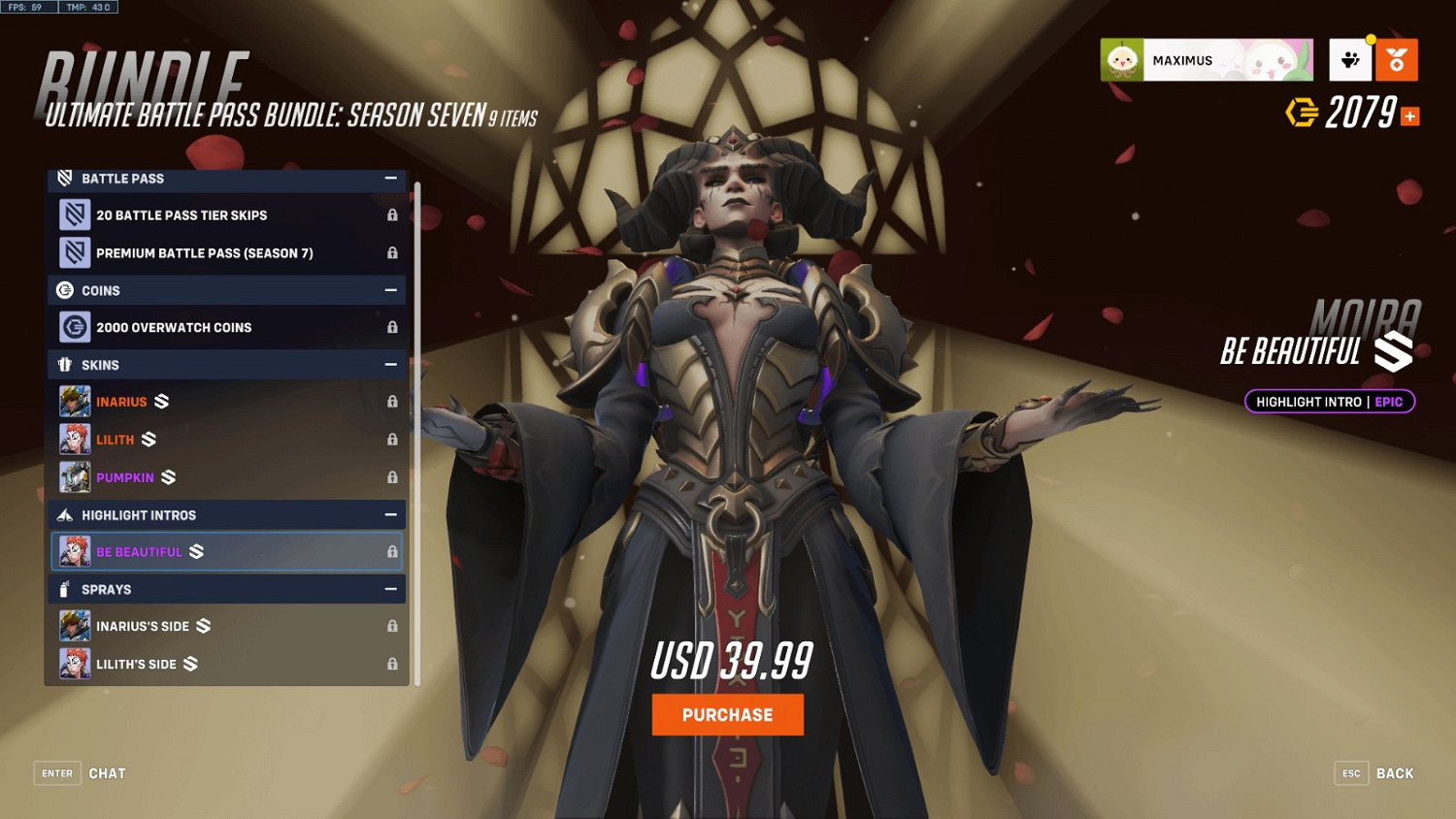Collapse the Skins section
Image resolution: width=1456 pixels, height=819 pixels.
pyautogui.click(x=391, y=364)
